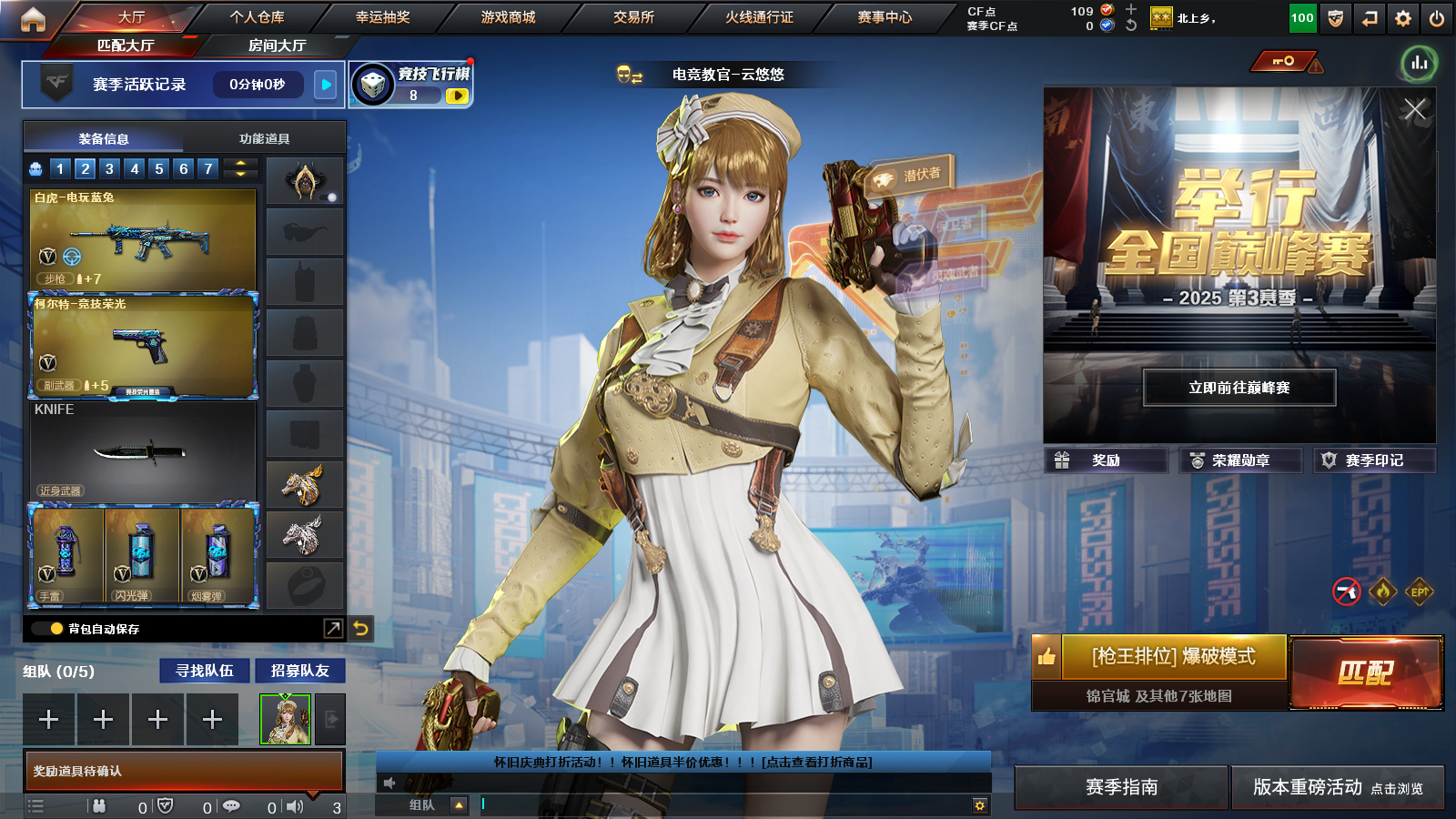This screenshot has width=1456, height=819.
Task: Click 招募队友 button
Action: (x=299, y=671)
